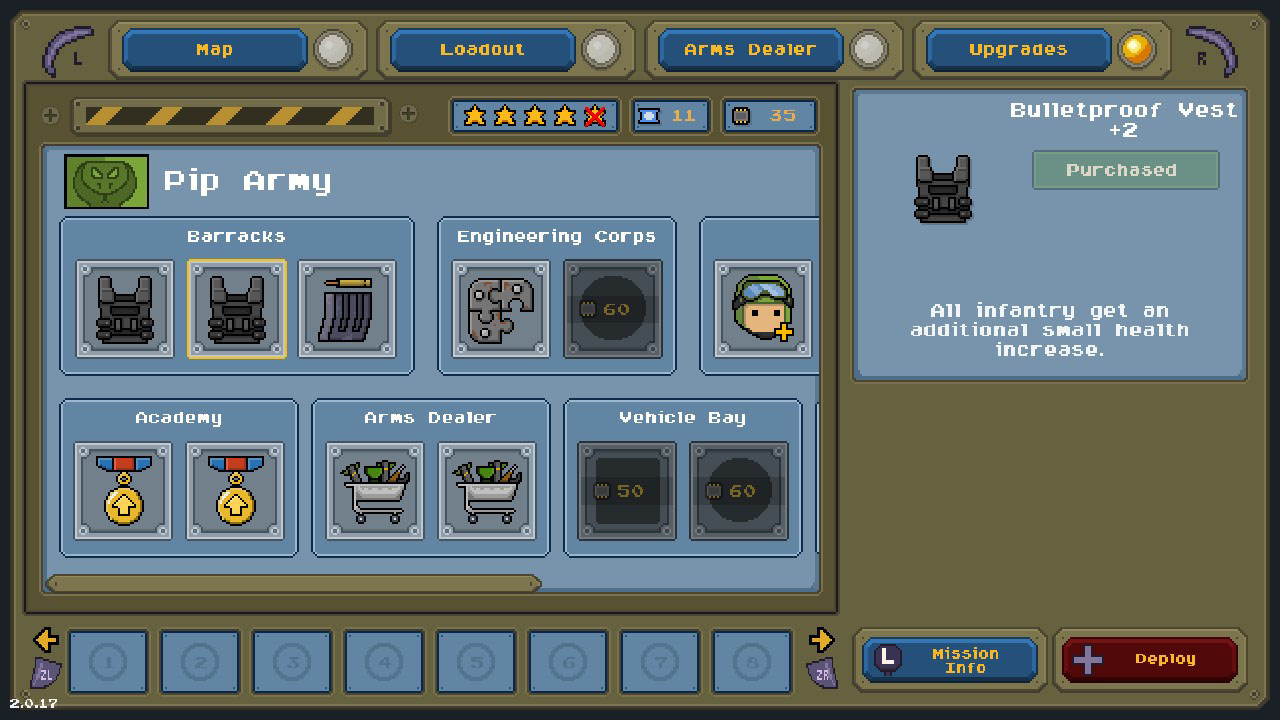Choose the puzzle piece Engineering Corps upgrade

tap(500, 309)
